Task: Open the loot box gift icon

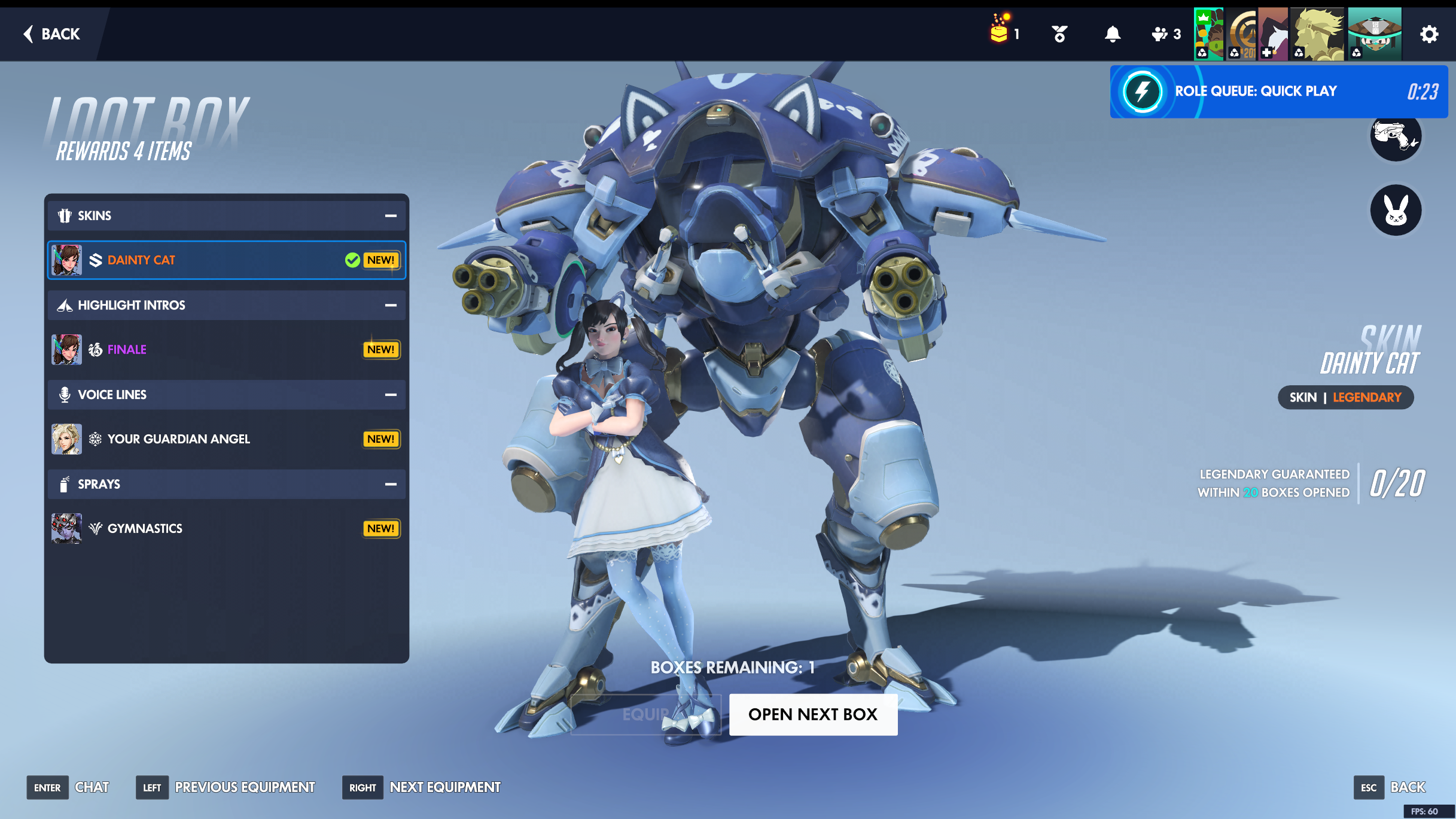Action: coord(1000,30)
